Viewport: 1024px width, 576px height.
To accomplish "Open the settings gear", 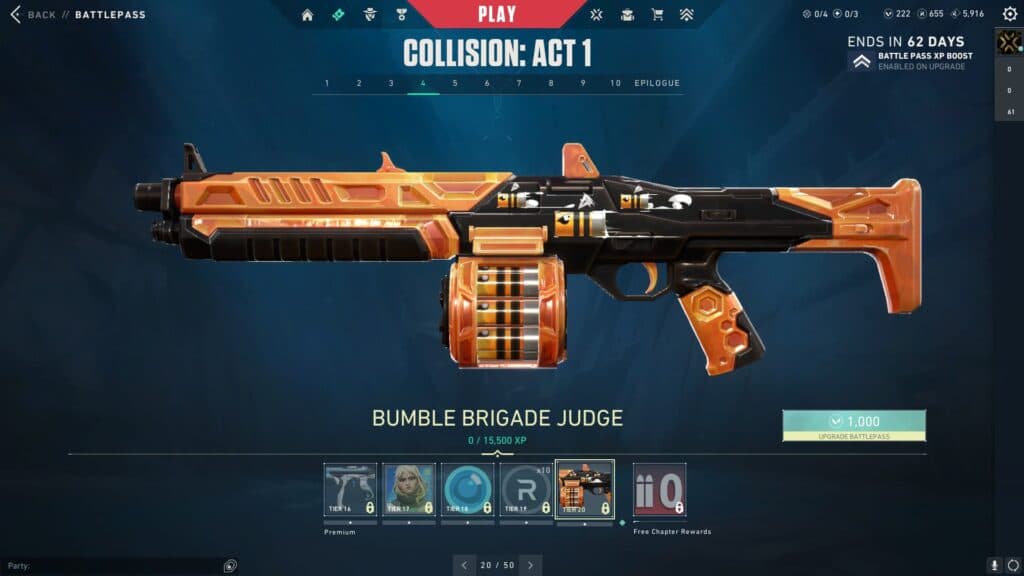I will click(x=1009, y=15).
